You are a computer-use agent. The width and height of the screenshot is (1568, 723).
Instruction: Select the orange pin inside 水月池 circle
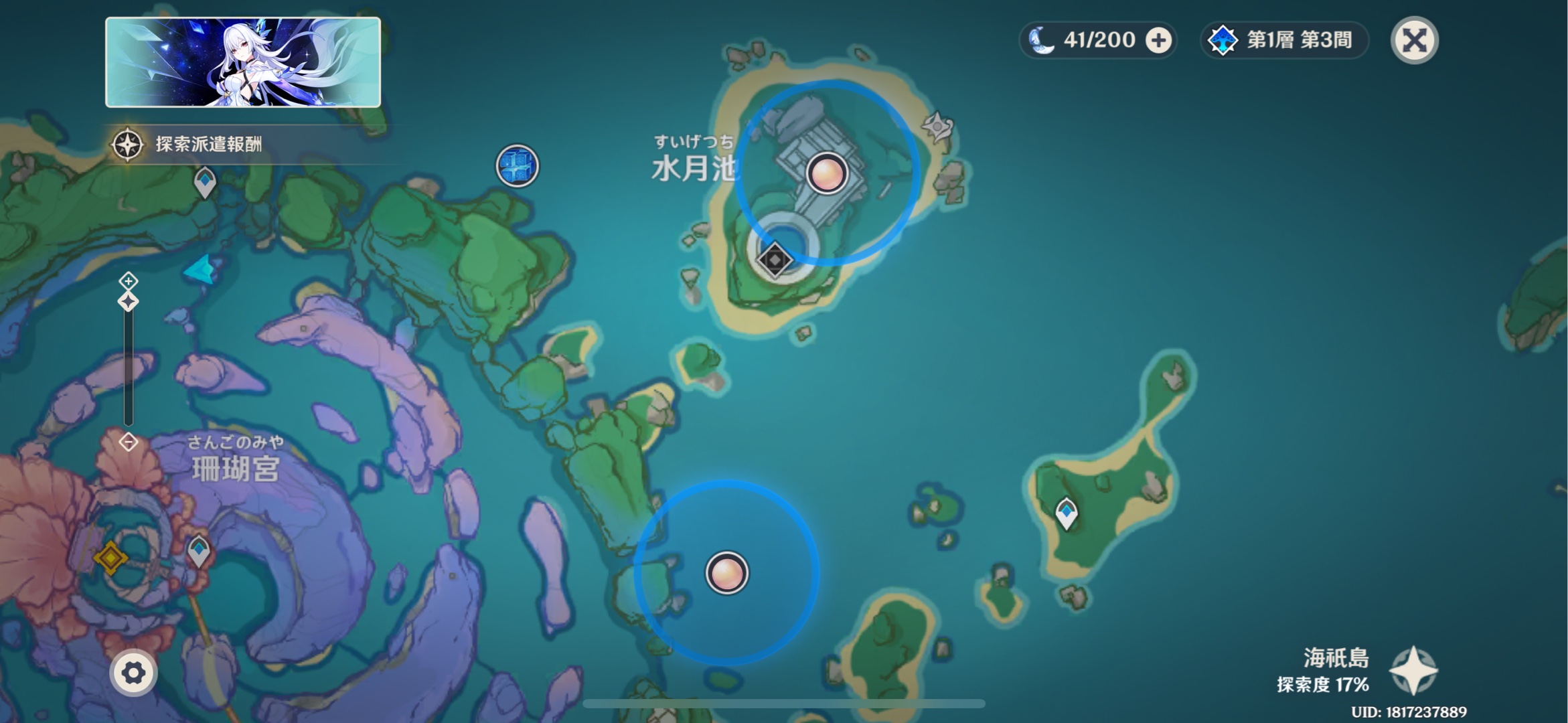(x=827, y=174)
